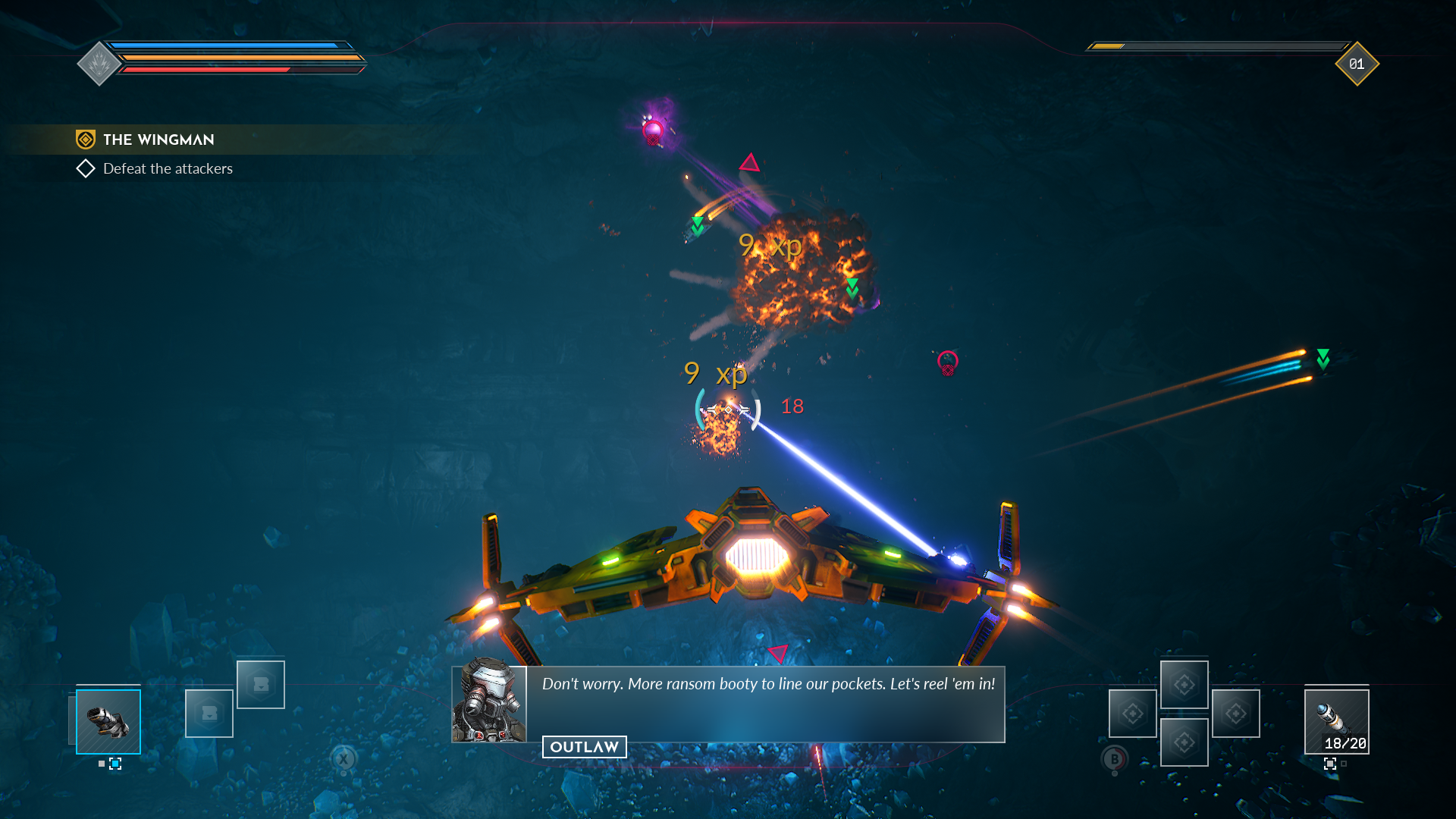Click the Outlaw character portrait in dialog
Image resolution: width=1456 pixels, height=819 pixels.
tap(489, 705)
